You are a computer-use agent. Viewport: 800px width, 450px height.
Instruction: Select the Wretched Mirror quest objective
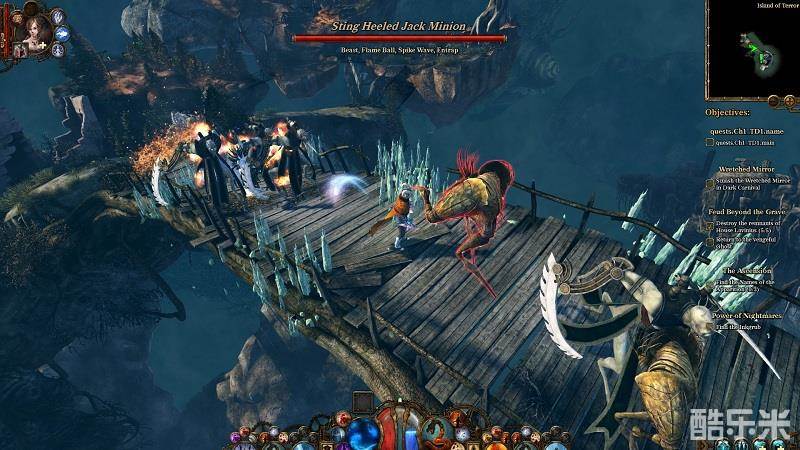pyautogui.click(x=747, y=170)
